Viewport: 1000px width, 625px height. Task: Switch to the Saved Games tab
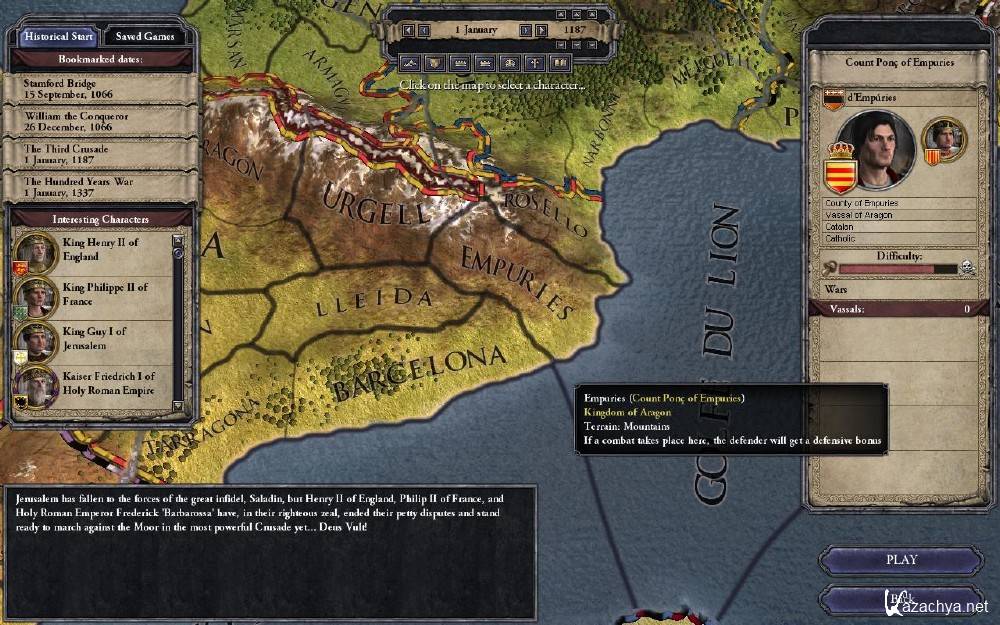click(145, 36)
